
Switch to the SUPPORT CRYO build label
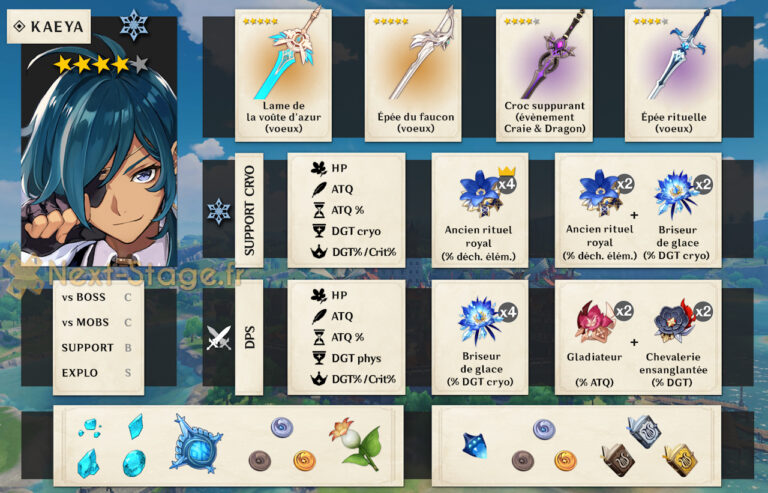point(249,210)
